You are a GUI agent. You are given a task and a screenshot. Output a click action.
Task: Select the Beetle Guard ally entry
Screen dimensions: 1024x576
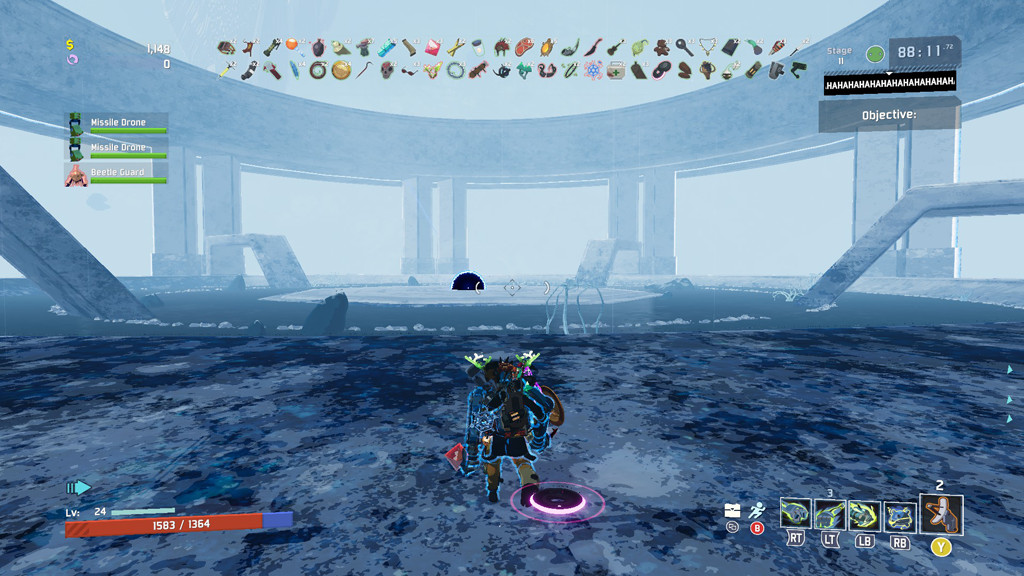click(x=117, y=174)
